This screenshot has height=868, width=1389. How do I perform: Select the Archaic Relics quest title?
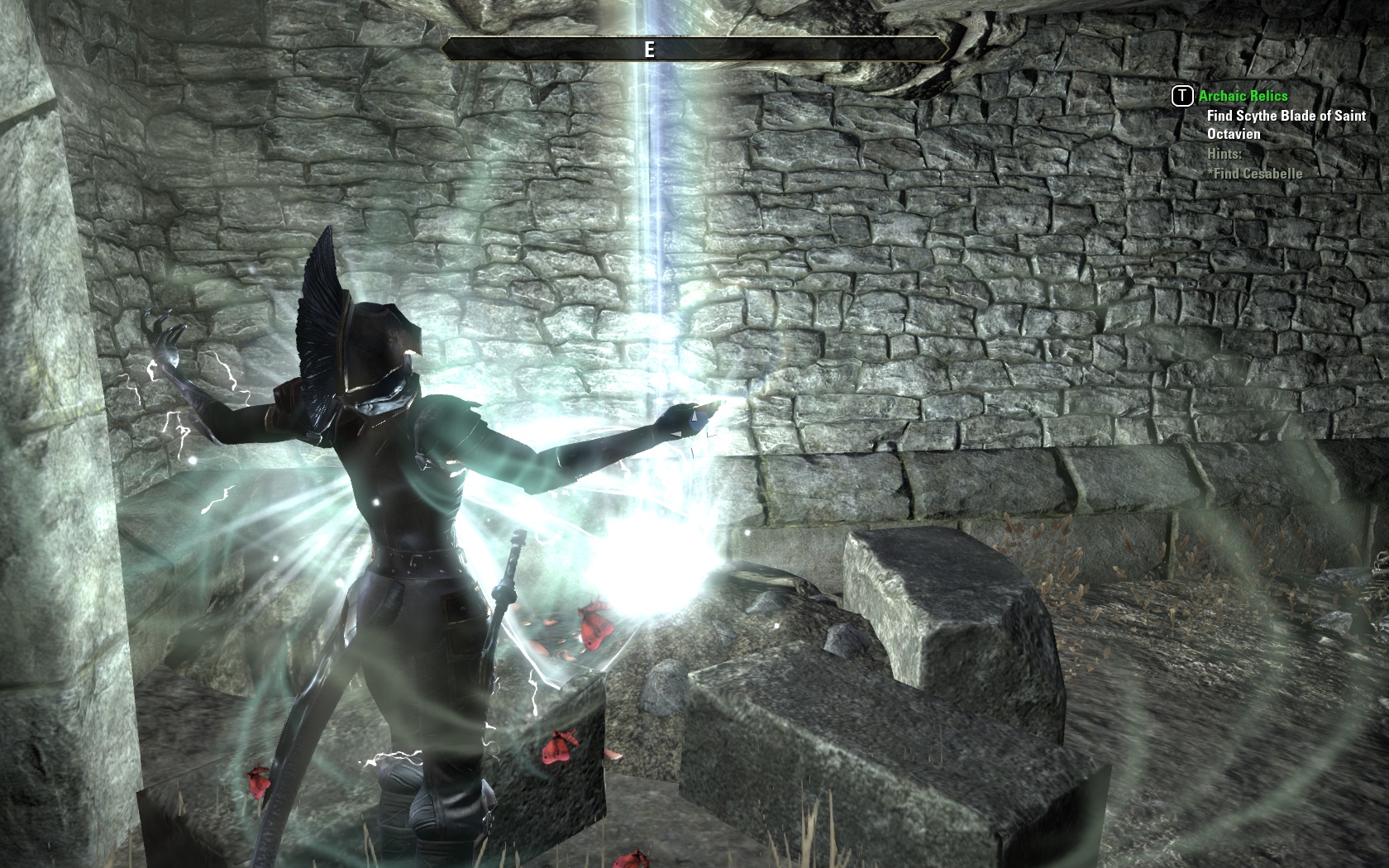1243,96
